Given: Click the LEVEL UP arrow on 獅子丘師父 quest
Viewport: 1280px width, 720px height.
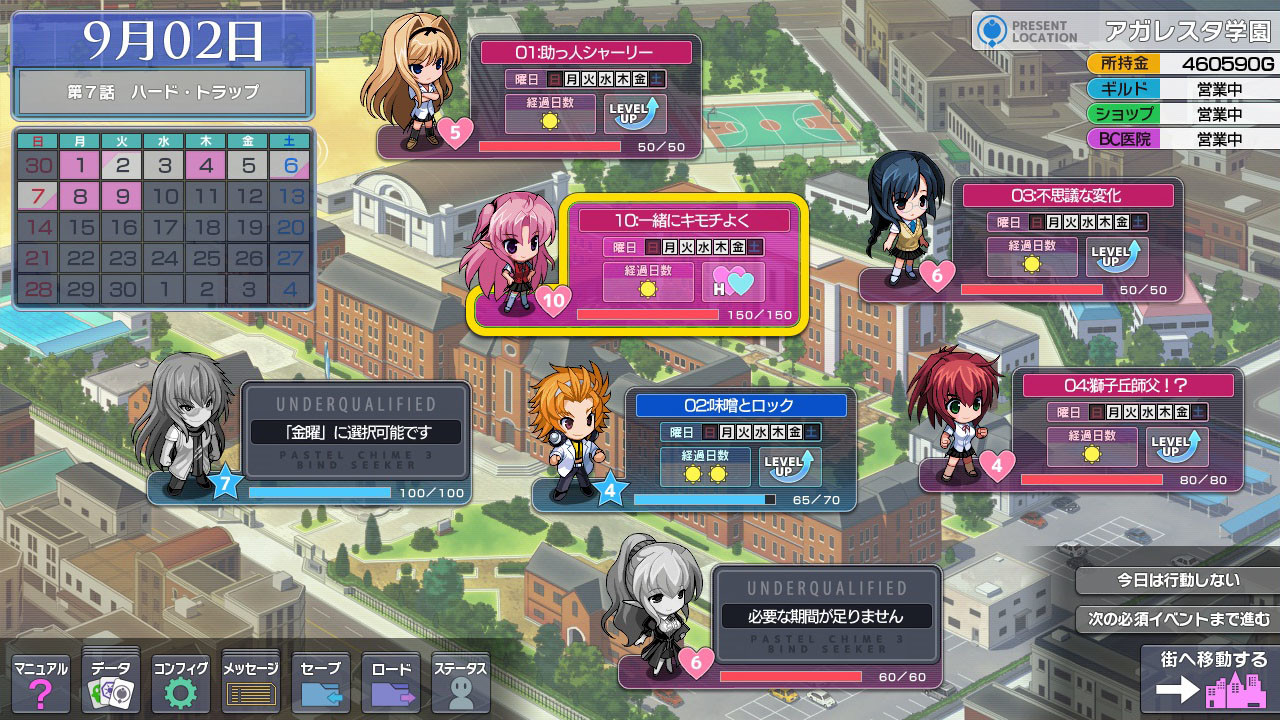Looking at the screenshot, I should (1176, 447).
